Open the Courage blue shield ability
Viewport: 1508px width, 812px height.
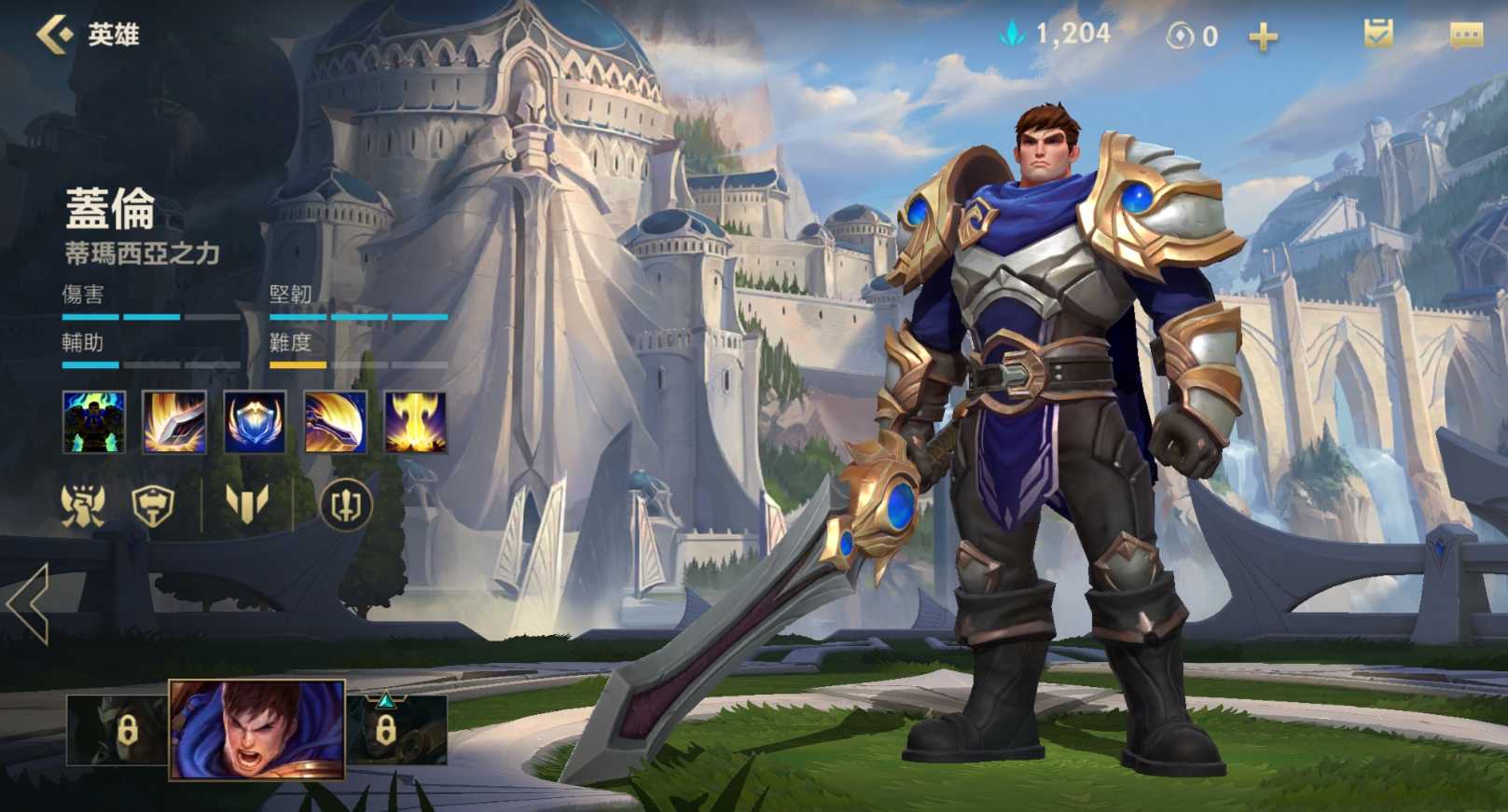255,422
